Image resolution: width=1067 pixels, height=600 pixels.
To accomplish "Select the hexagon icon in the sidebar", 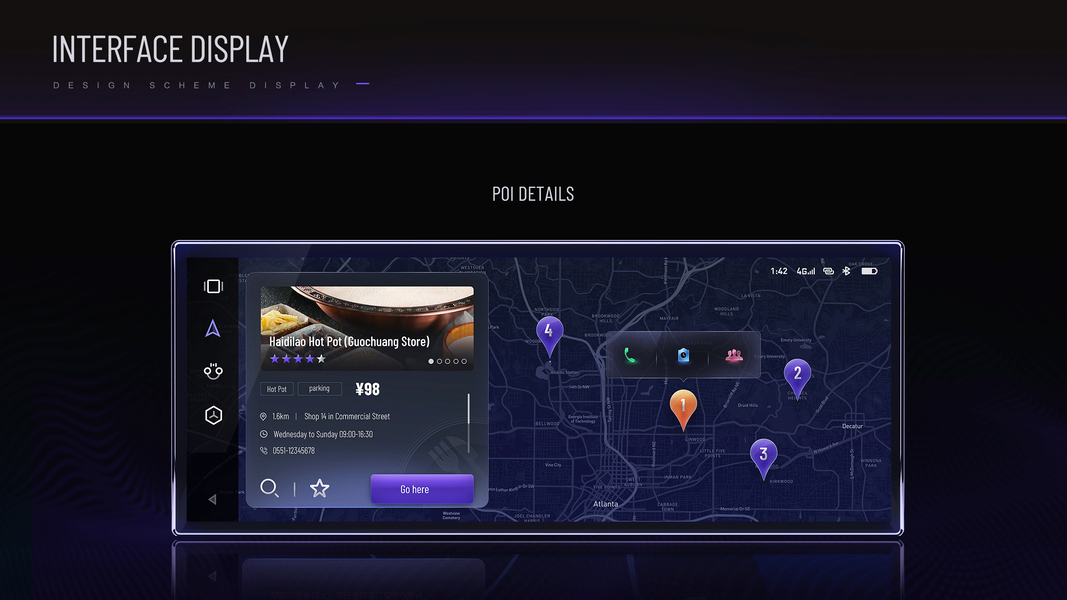I will 213,415.
